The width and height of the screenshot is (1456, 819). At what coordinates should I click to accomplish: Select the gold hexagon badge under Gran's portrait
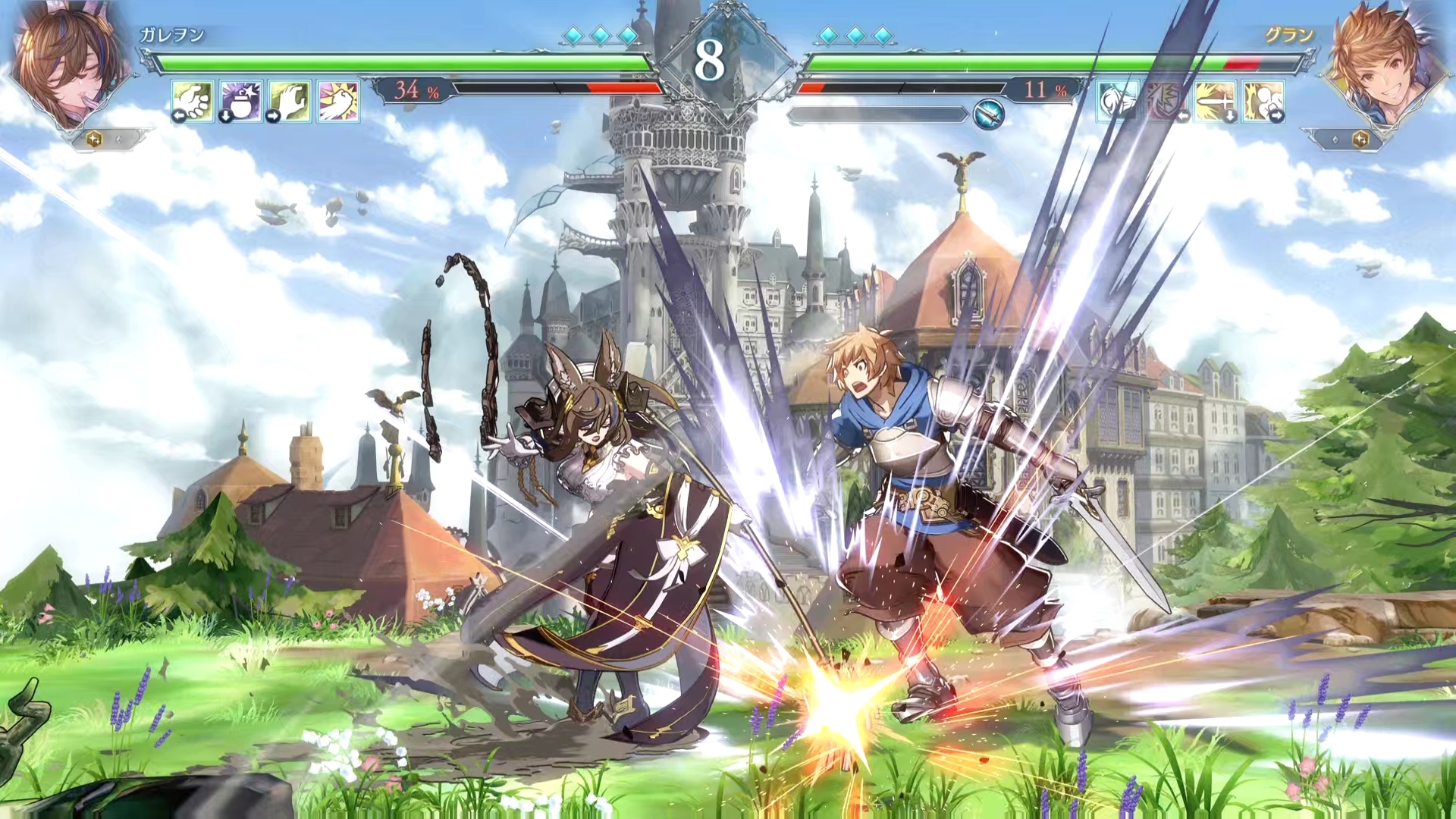coord(1361,140)
